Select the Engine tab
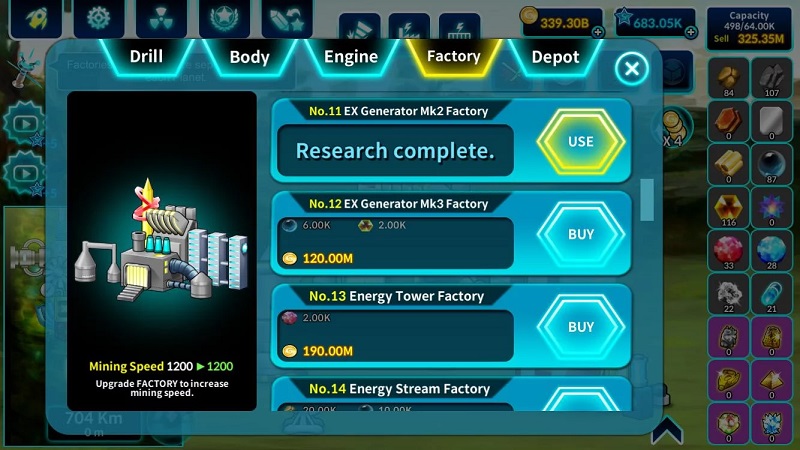The width and height of the screenshot is (800, 450). tap(351, 57)
